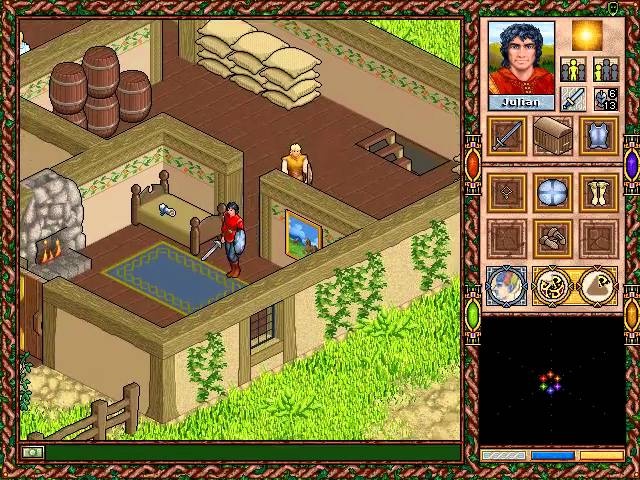The image size is (640, 480).
Task: Open the sword weapon slot
Action: (507, 136)
